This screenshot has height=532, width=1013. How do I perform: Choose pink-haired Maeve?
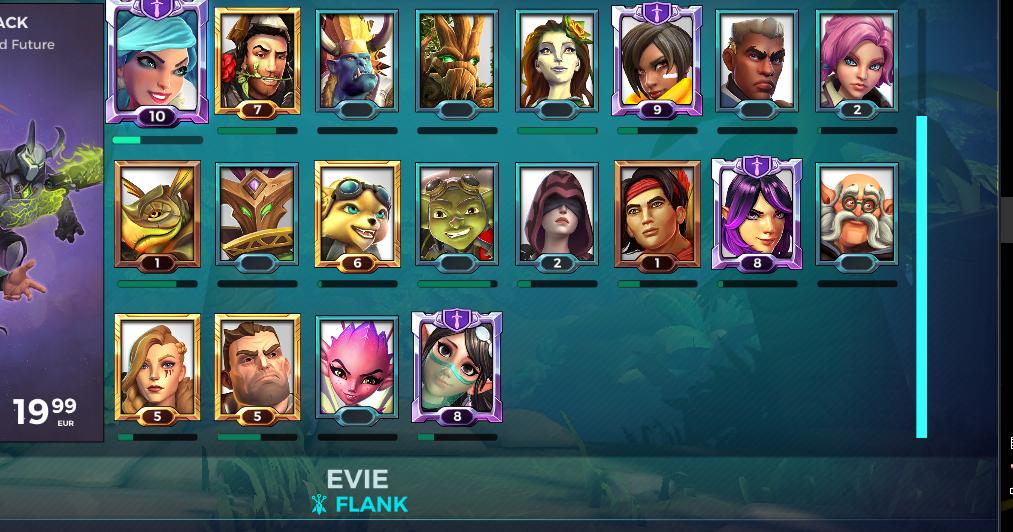(857, 60)
